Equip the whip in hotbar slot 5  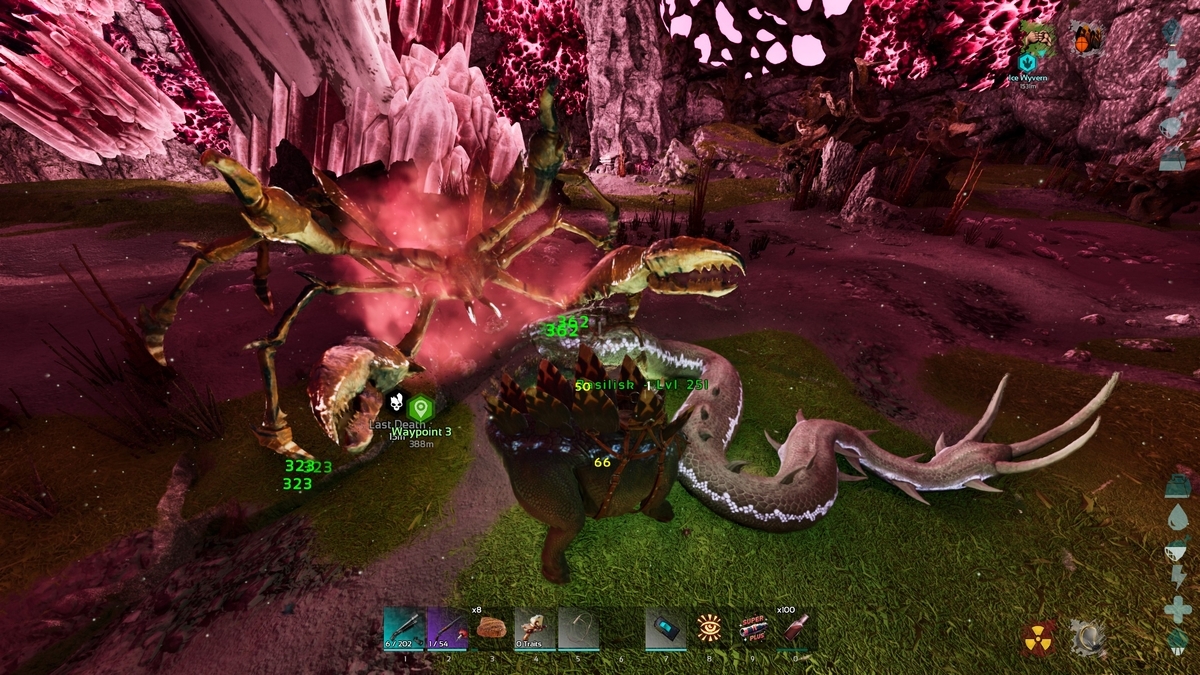[578, 629]
